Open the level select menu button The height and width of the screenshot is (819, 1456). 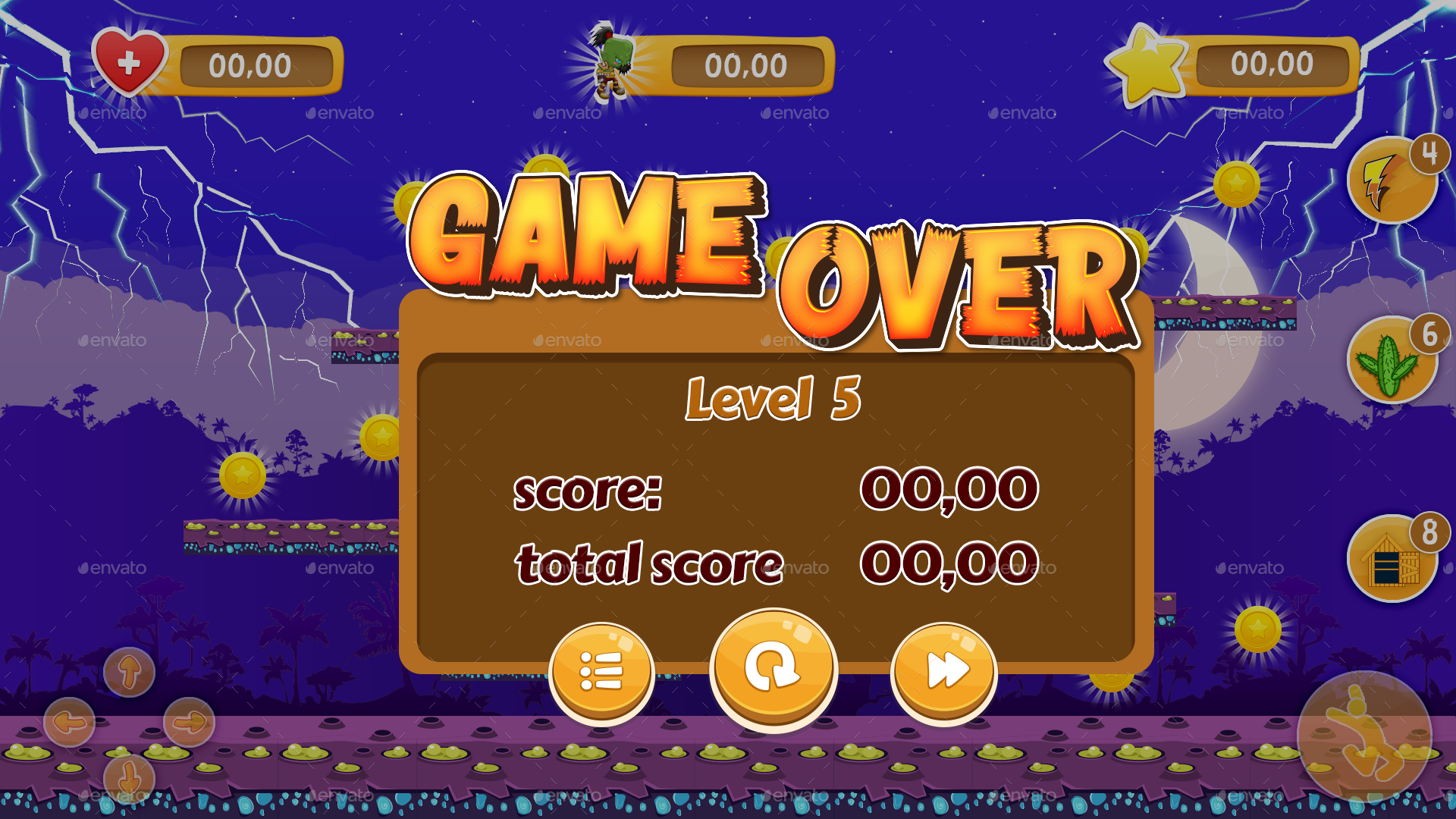pos(603,670)
